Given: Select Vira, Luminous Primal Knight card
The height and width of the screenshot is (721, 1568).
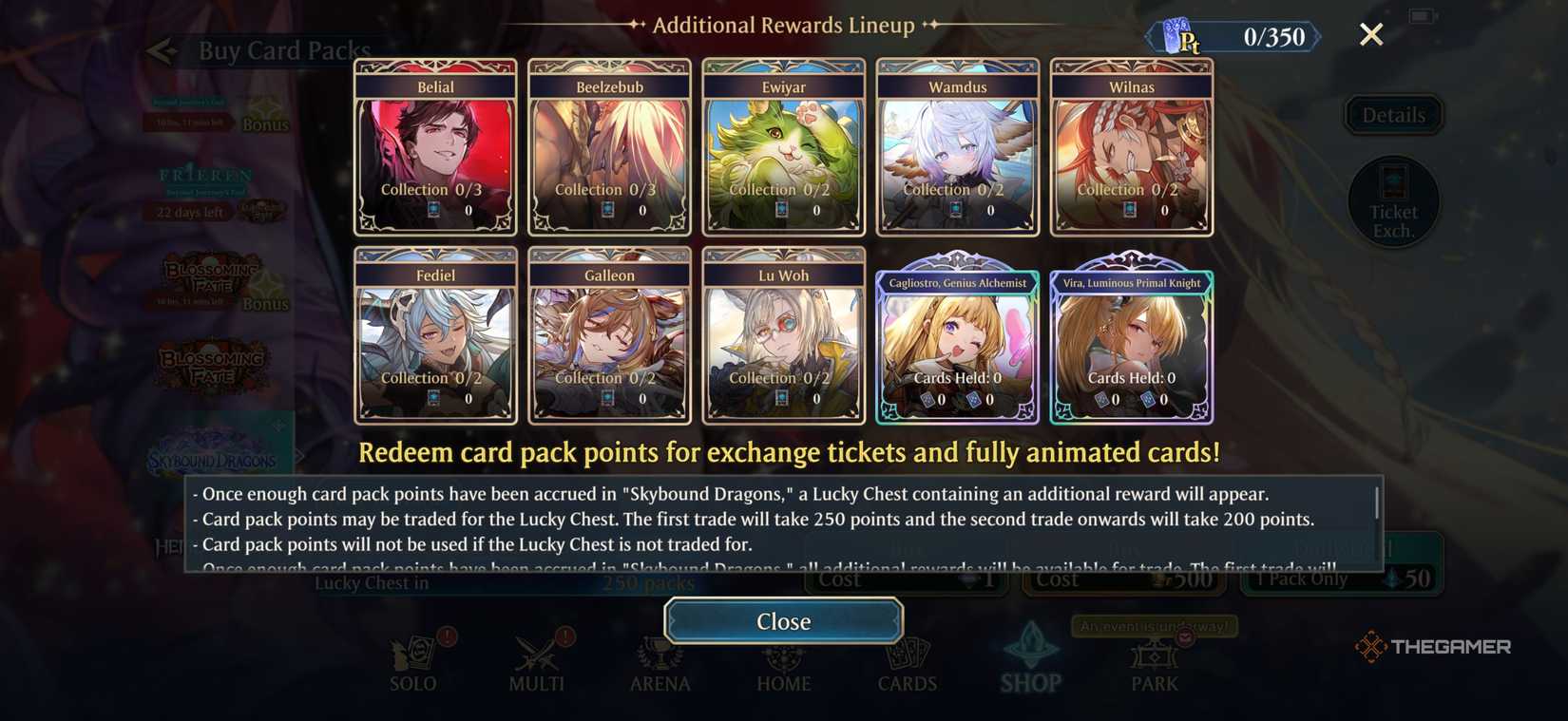Looking at the screenshot, I should pos(1131,339).
